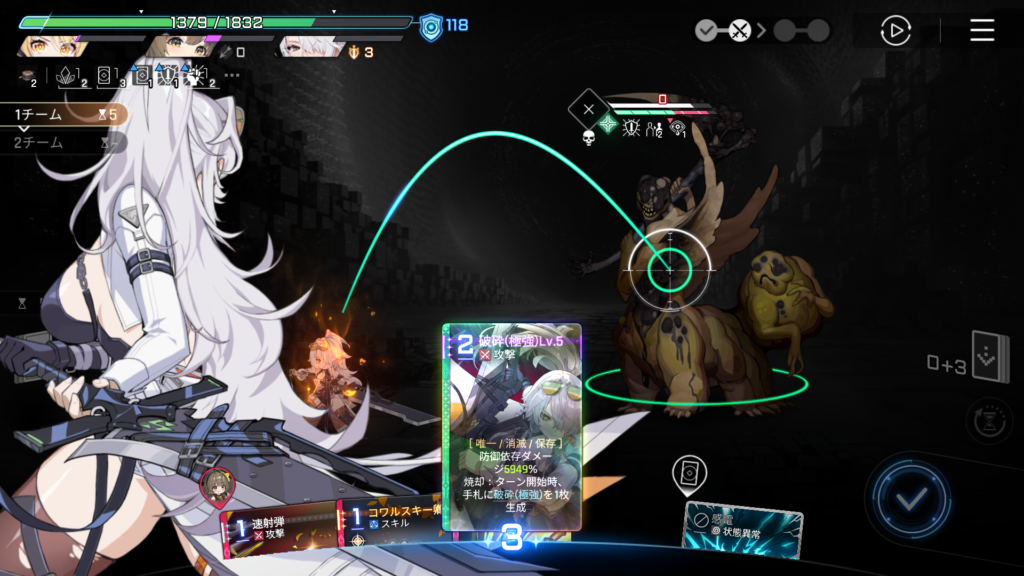Click the brown-haired character portrait
Image resolution: width=1024 pixels, height=576 pixels.
tap(180, 46)
